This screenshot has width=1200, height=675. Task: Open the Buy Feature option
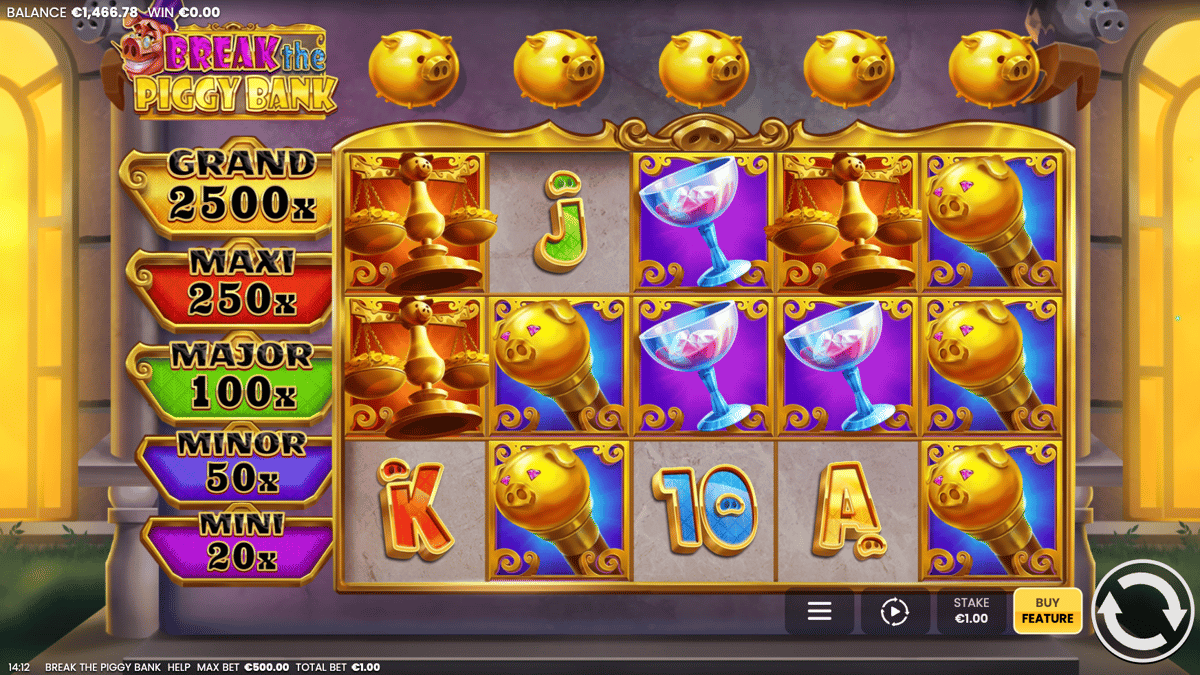click(x=1047, y=611)
